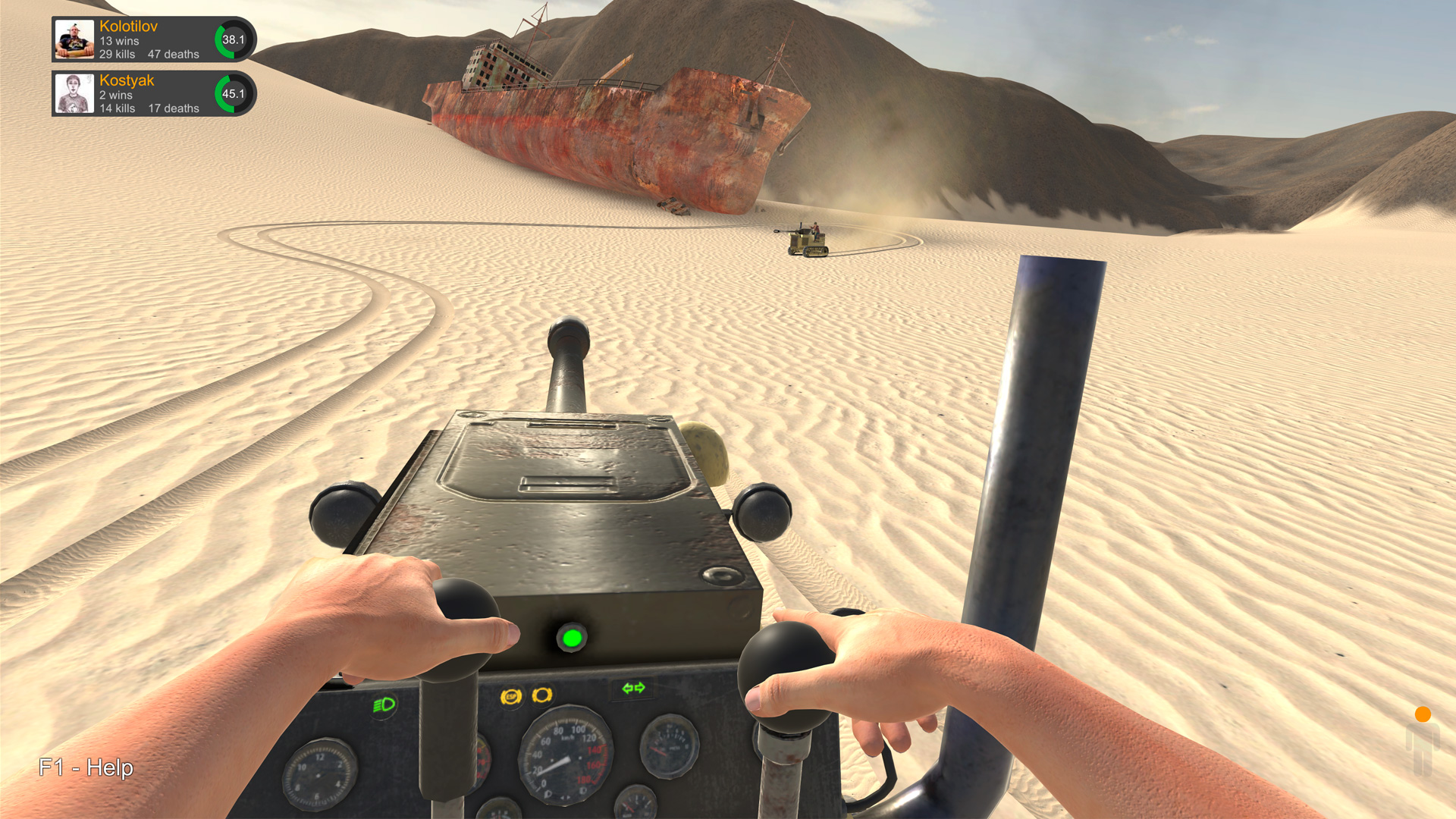
Task: Click the green headlight indicator icon
Action: click(384, 703)
